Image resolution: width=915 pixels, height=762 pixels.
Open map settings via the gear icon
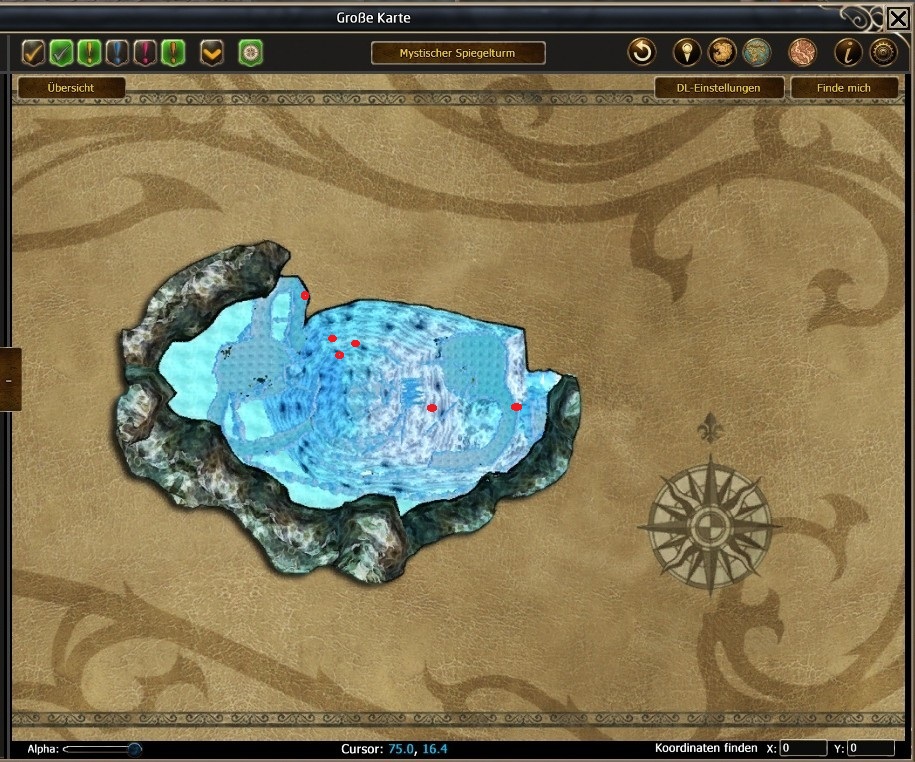tap(882, 52)
